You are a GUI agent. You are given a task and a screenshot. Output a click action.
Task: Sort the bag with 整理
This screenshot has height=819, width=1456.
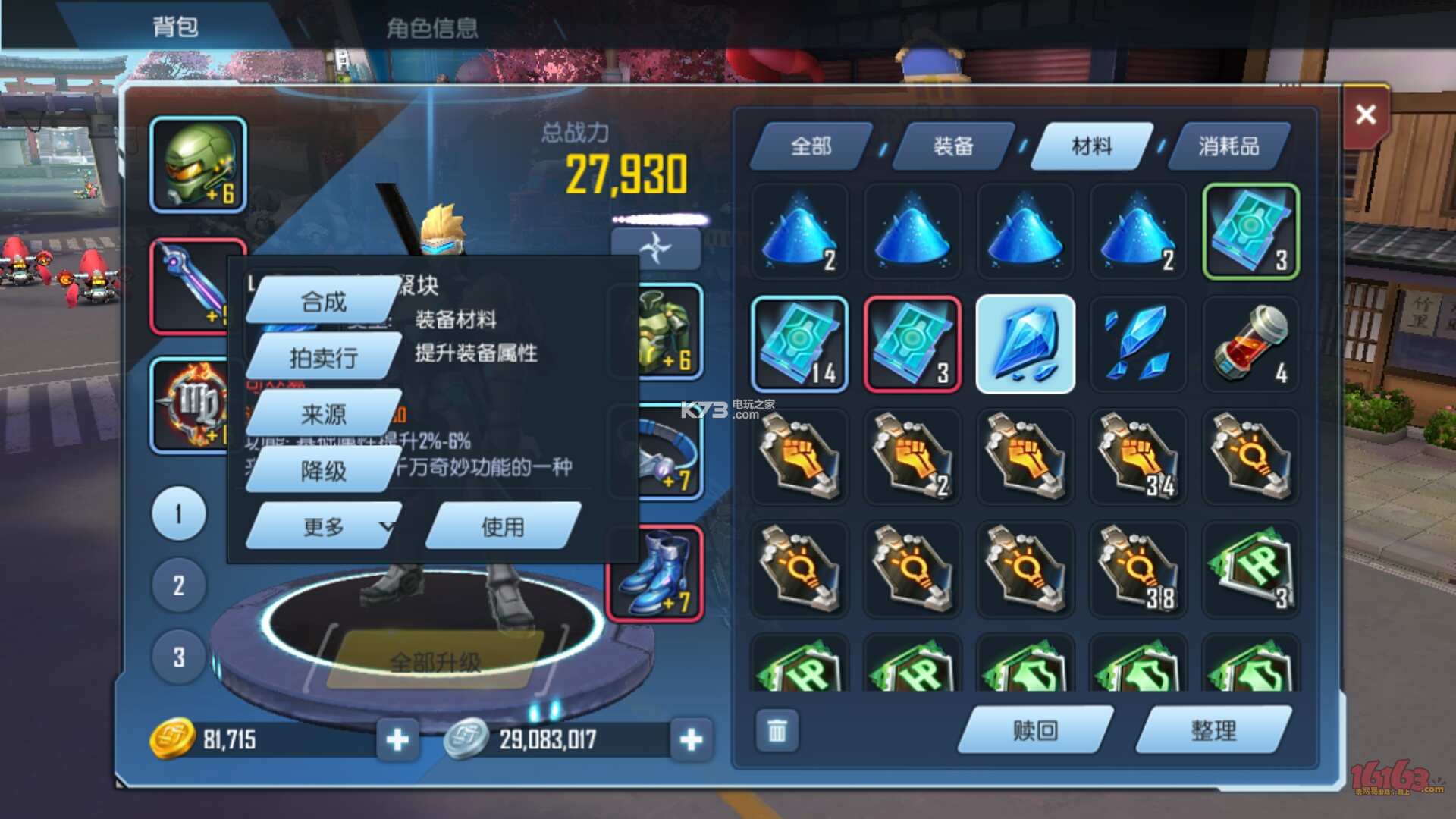point(1213,730)
